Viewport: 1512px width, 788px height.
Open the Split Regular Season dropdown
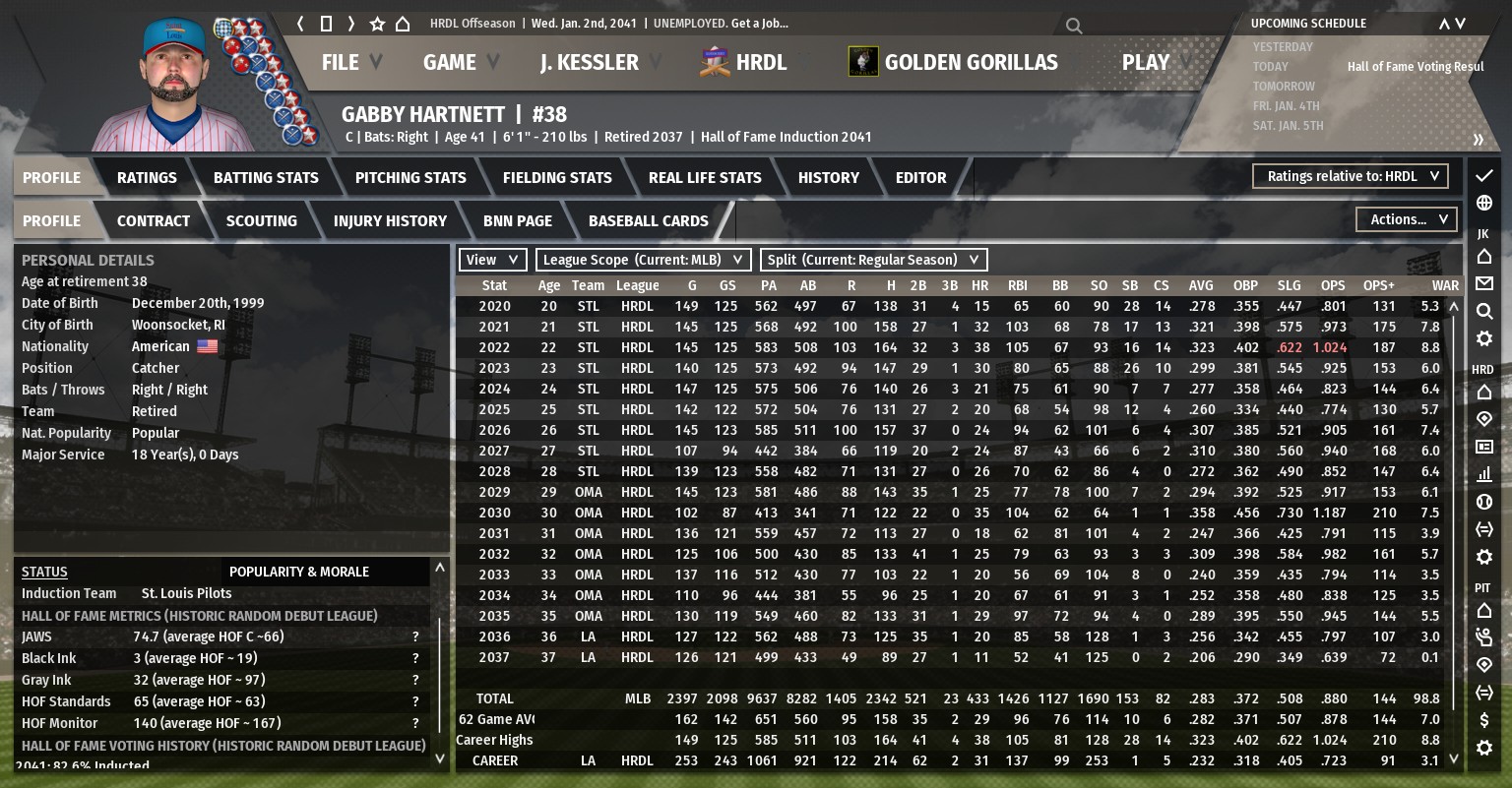tap(873, 260)
